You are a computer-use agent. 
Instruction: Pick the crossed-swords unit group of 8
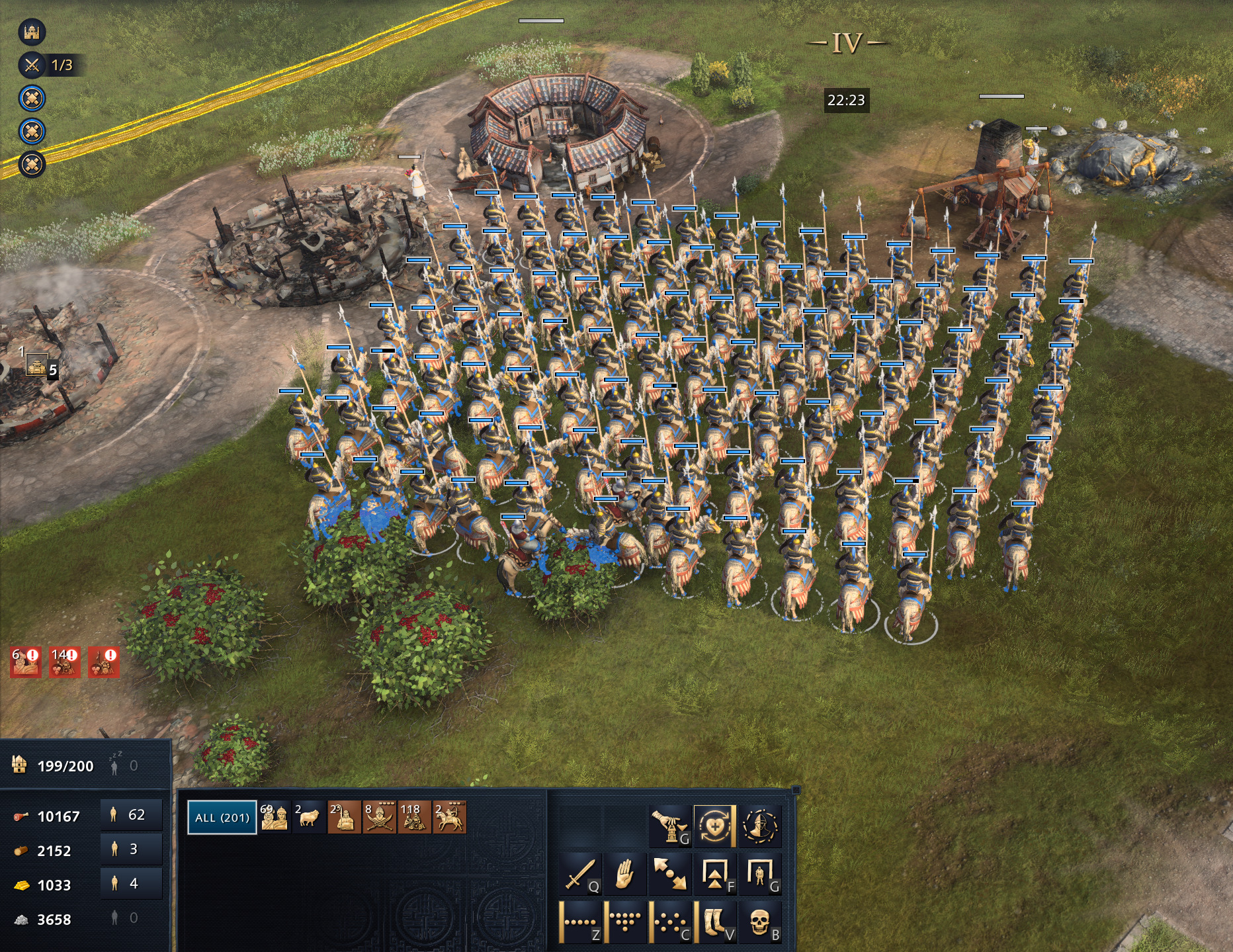point(380,817)
